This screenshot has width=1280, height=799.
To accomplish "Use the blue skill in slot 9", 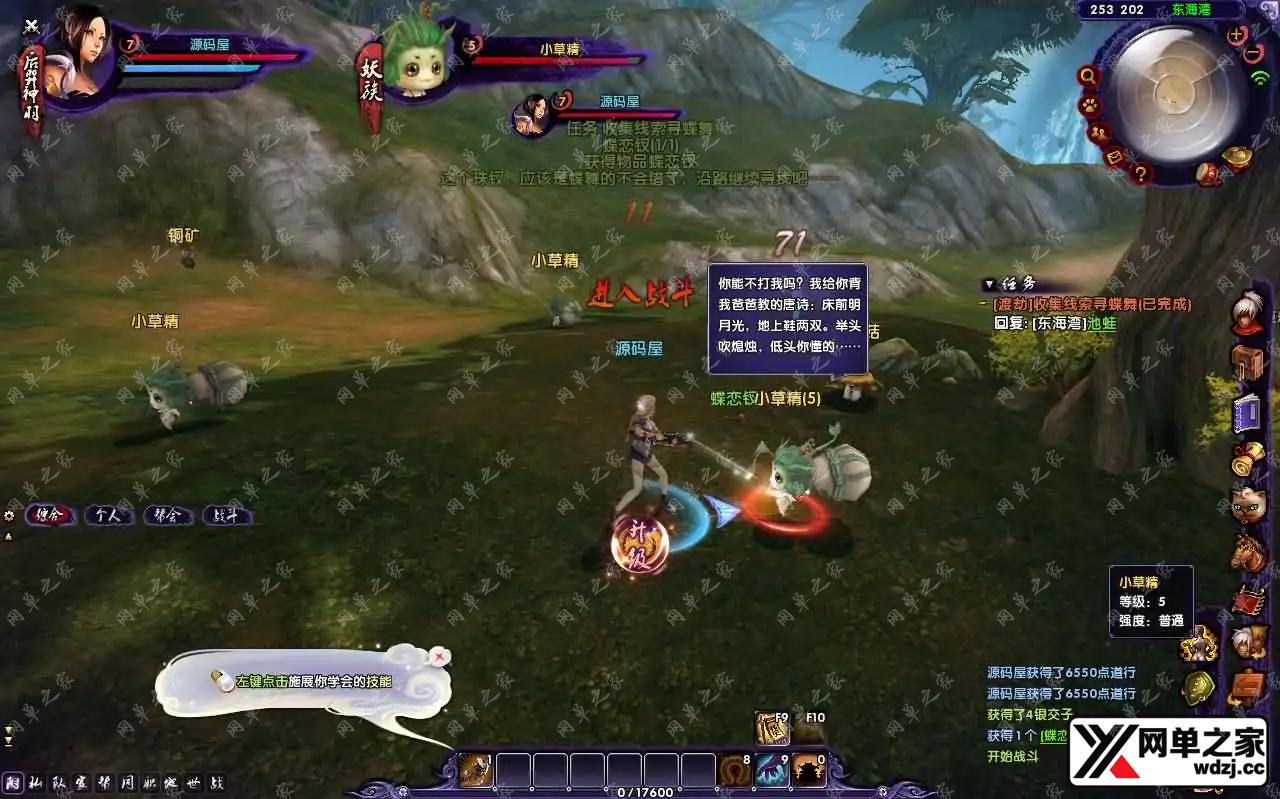I will 771,770.
